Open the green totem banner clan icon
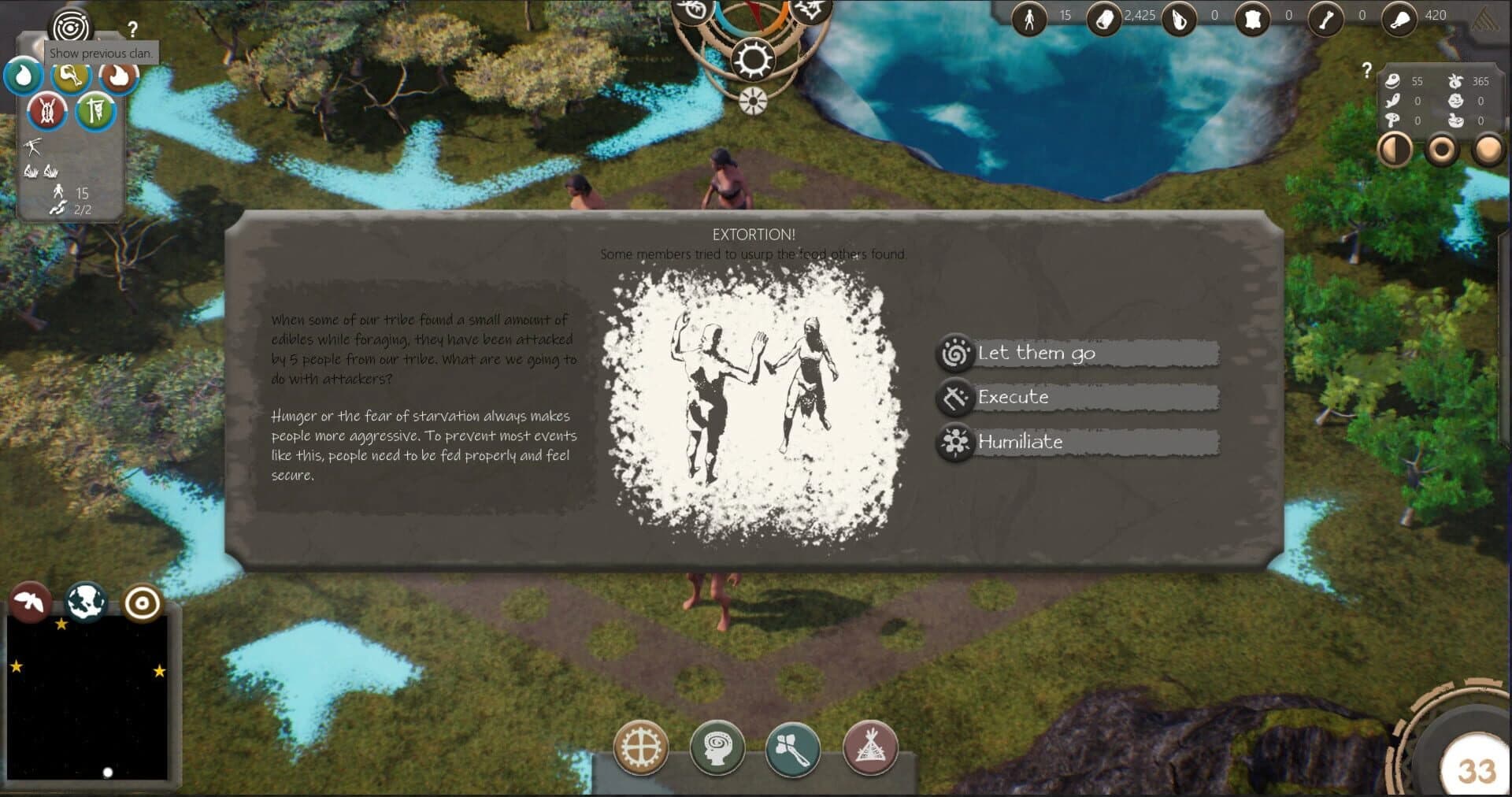The width and height of the screenshot is (1512, 797). pyautogui.click(x=94, y=111)
